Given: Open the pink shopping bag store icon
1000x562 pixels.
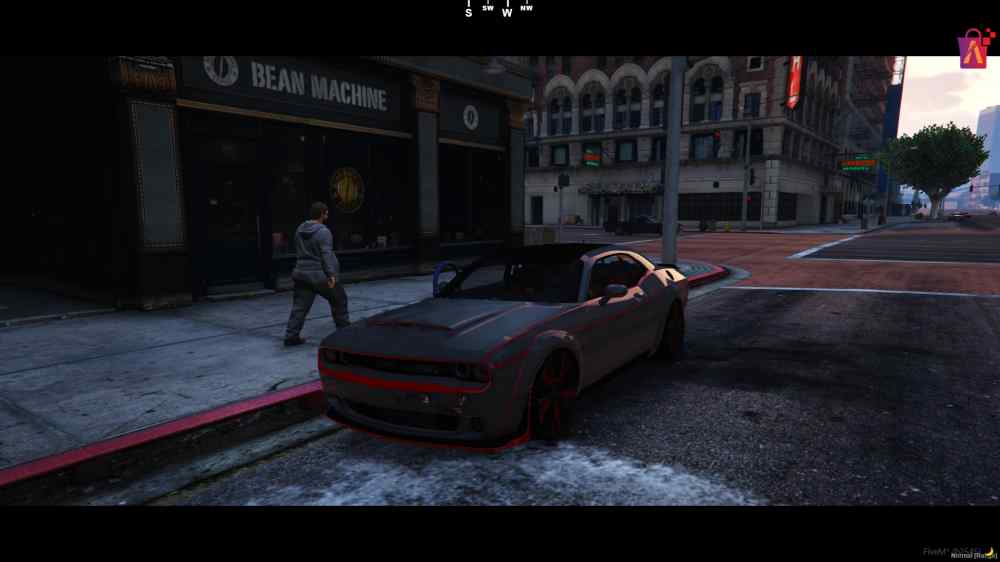Looking at the screenshot, I should [974, 47].
